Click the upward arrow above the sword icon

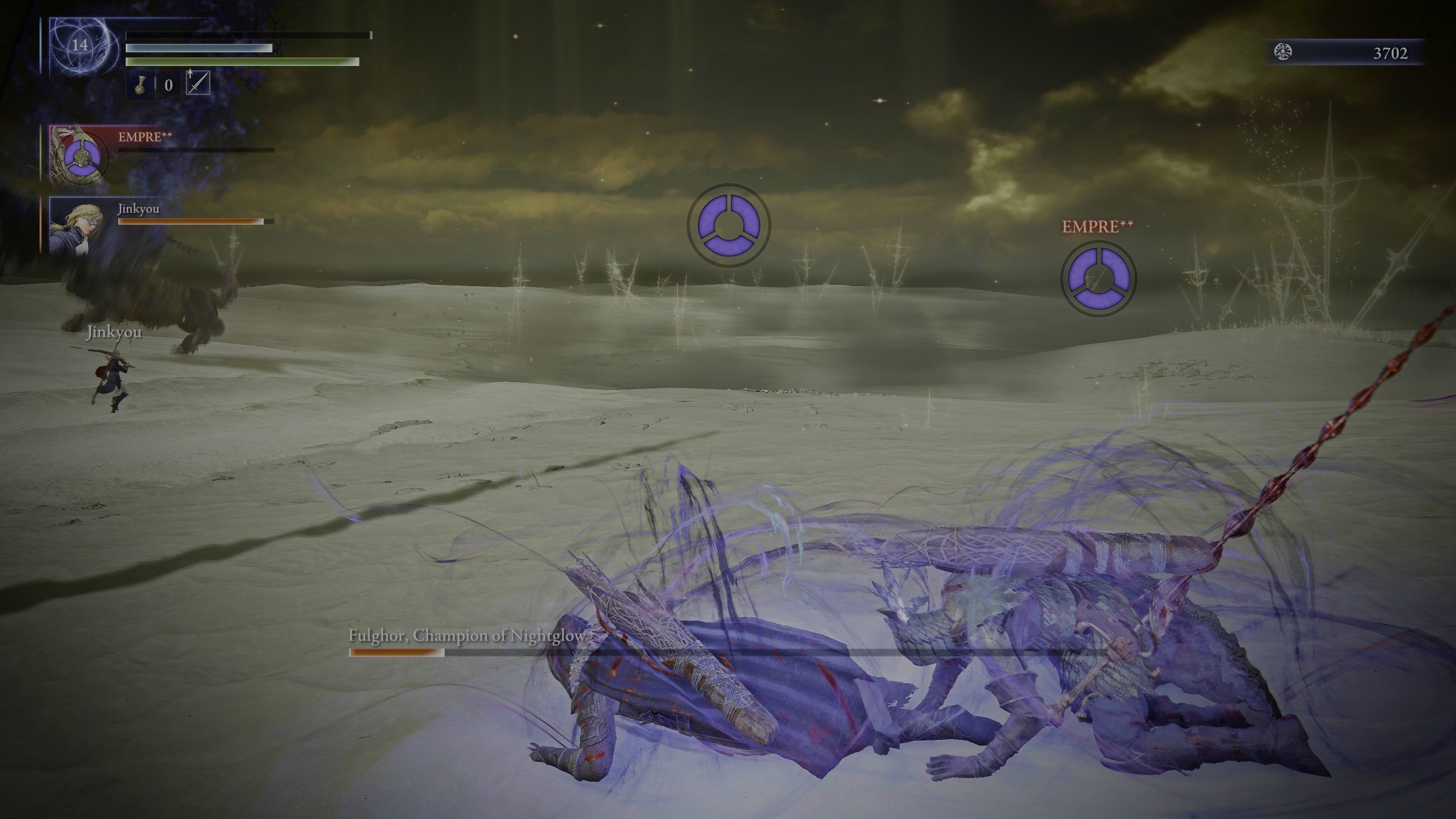click(190, 74)
